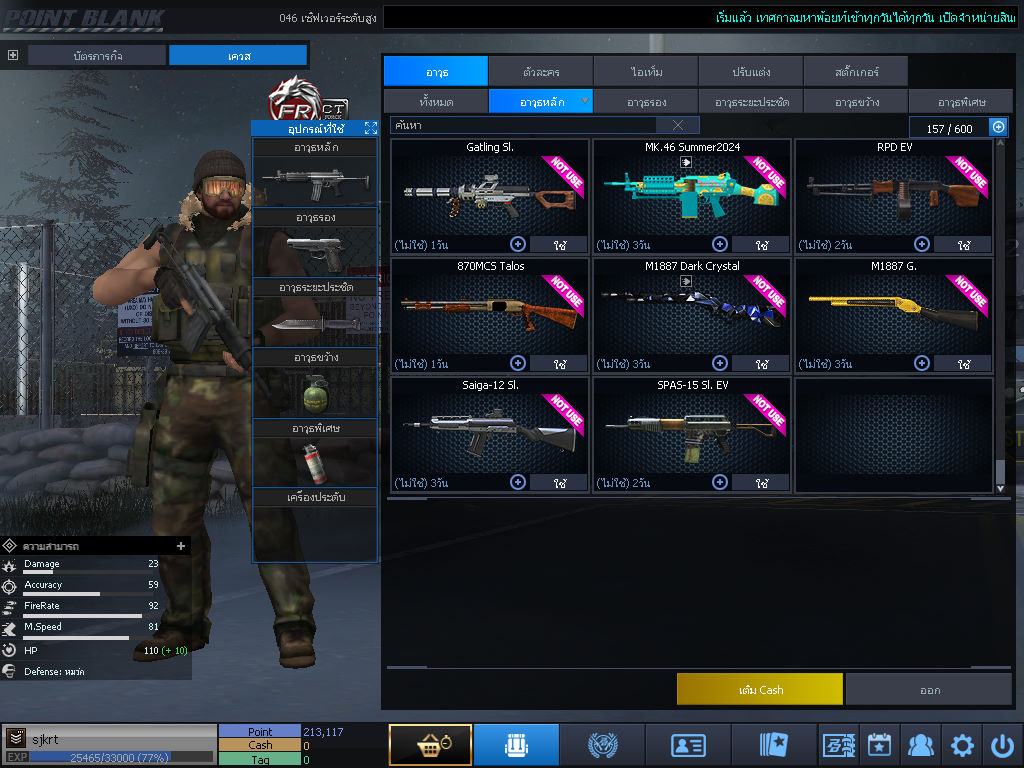Expand inventory capacity with plus button
Viewport: 1024px width, 768px height.
[x=998, y=127]
